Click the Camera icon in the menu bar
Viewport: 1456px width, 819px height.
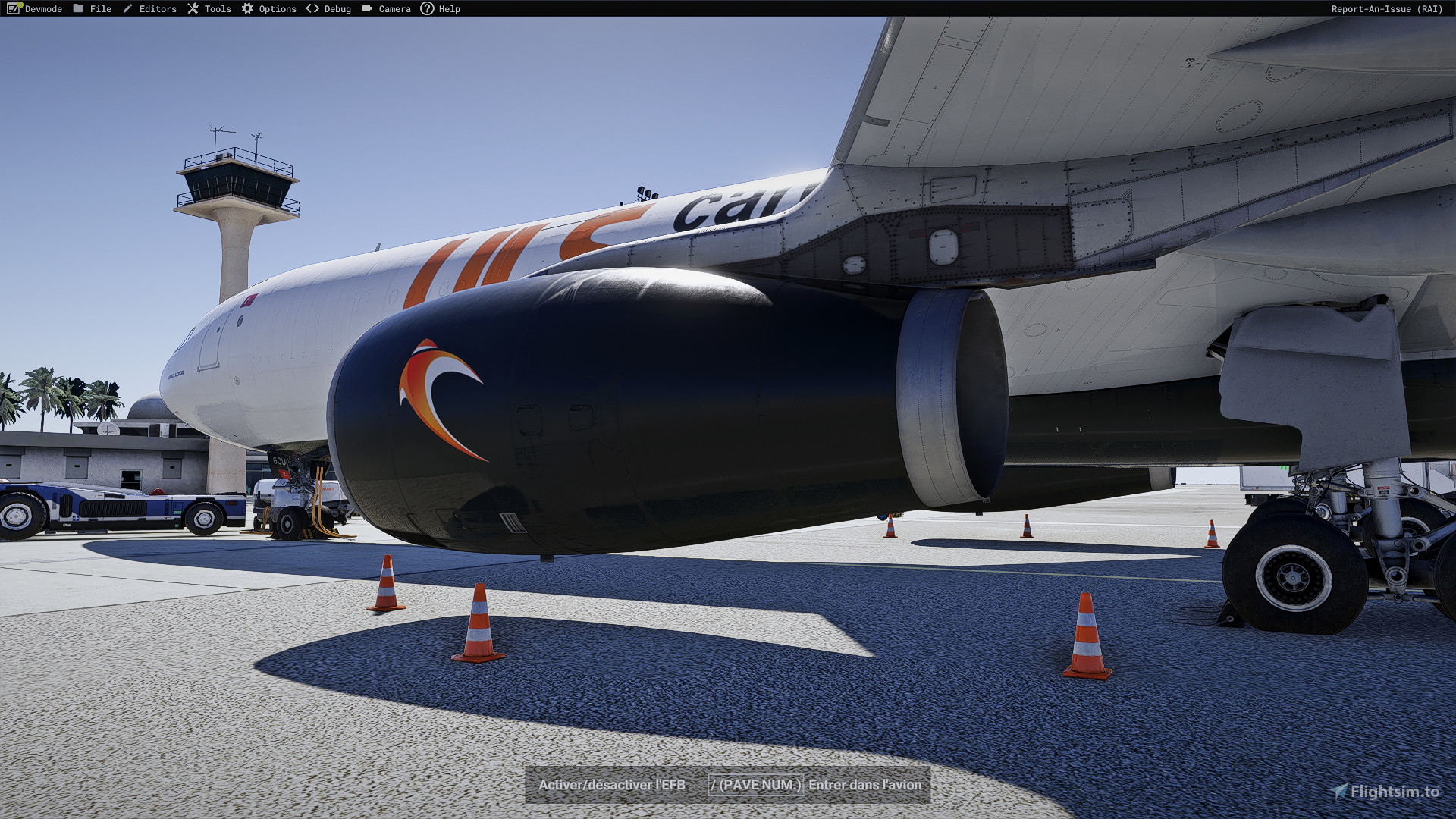(368, 8)
